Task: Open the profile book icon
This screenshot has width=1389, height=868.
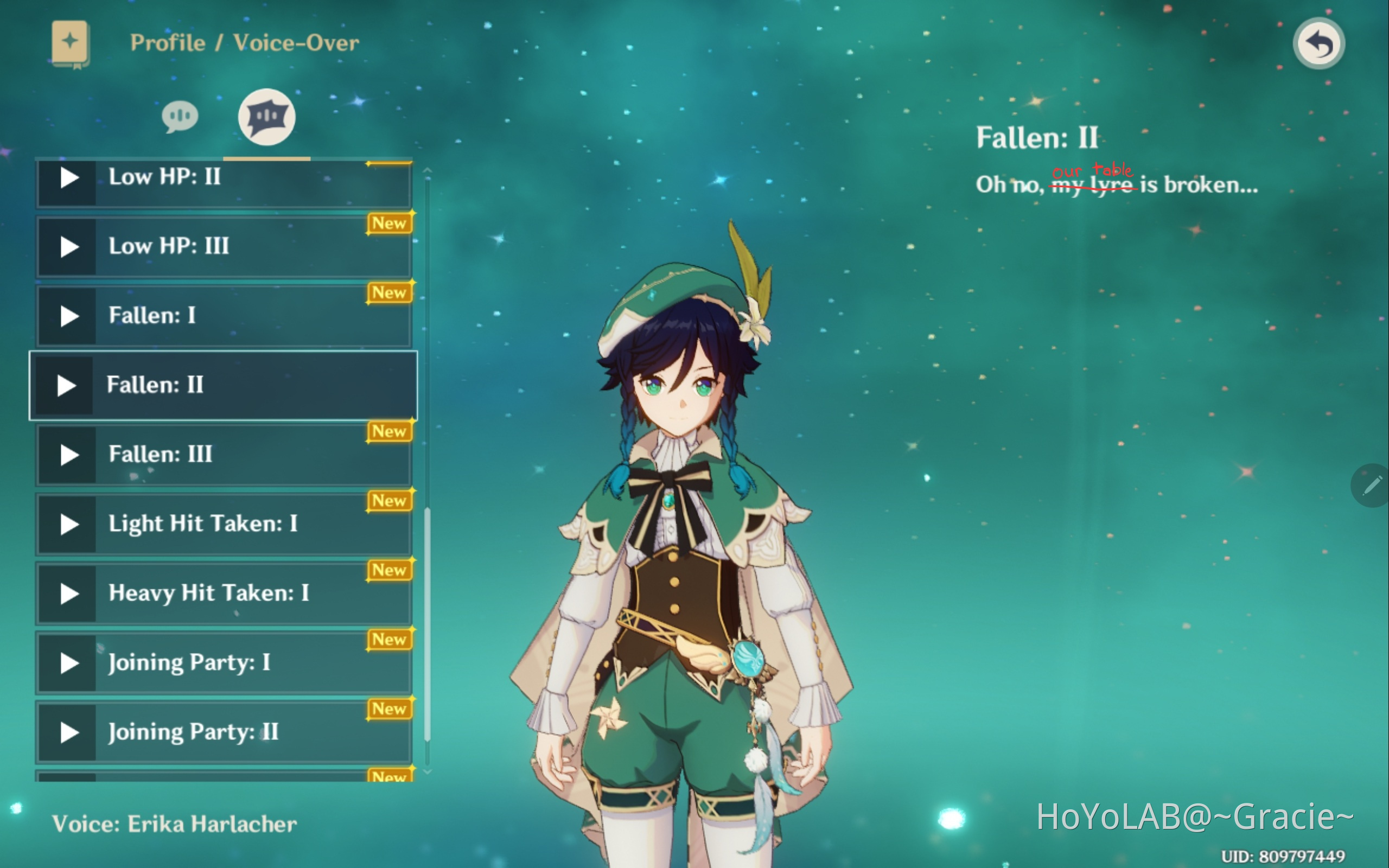Action: tap(70, 43)
